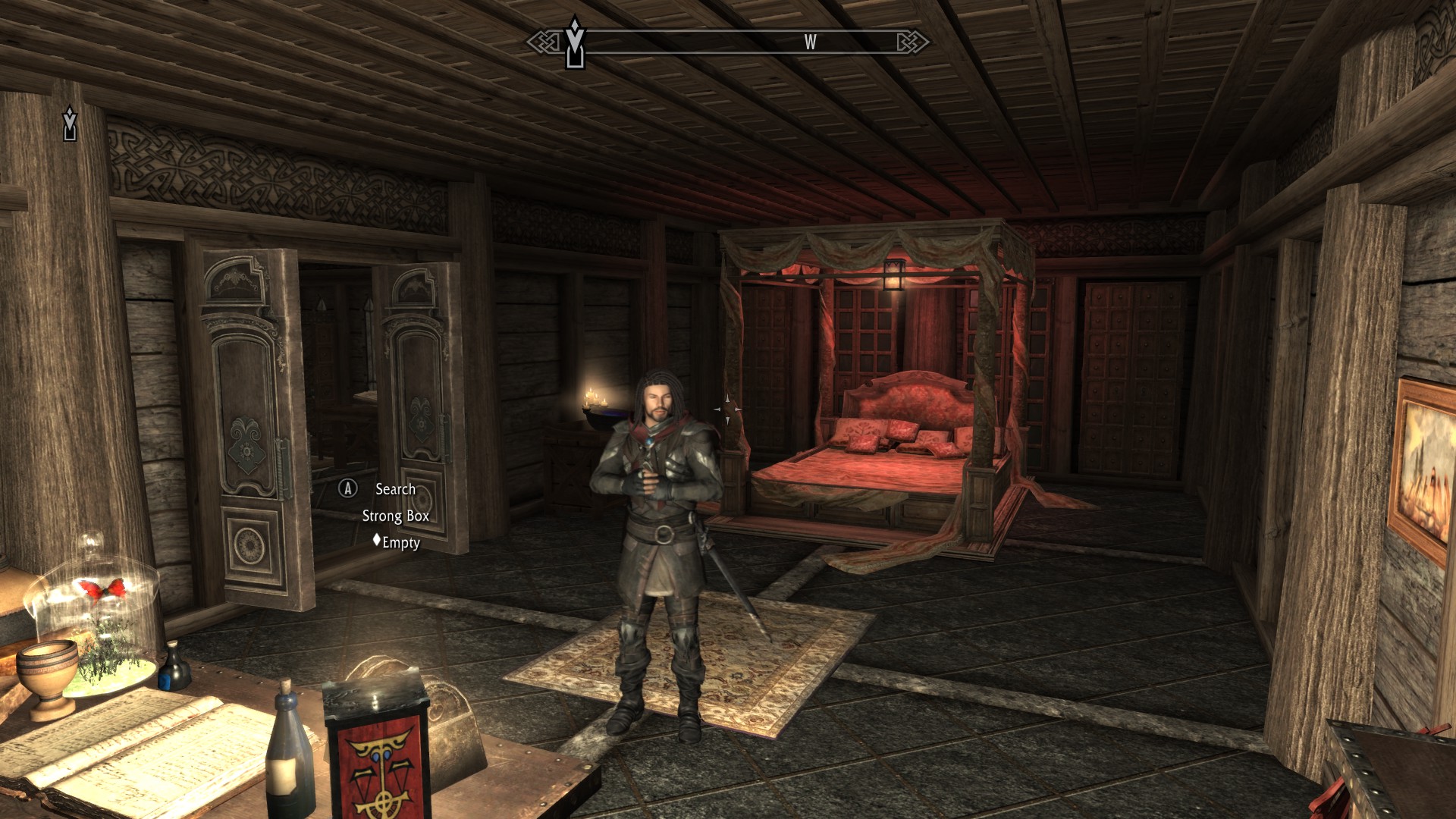The height and width of the screenshot is (819, 1456).
Task: Select the Search Strong Box prompt
Action: [394, 490]
